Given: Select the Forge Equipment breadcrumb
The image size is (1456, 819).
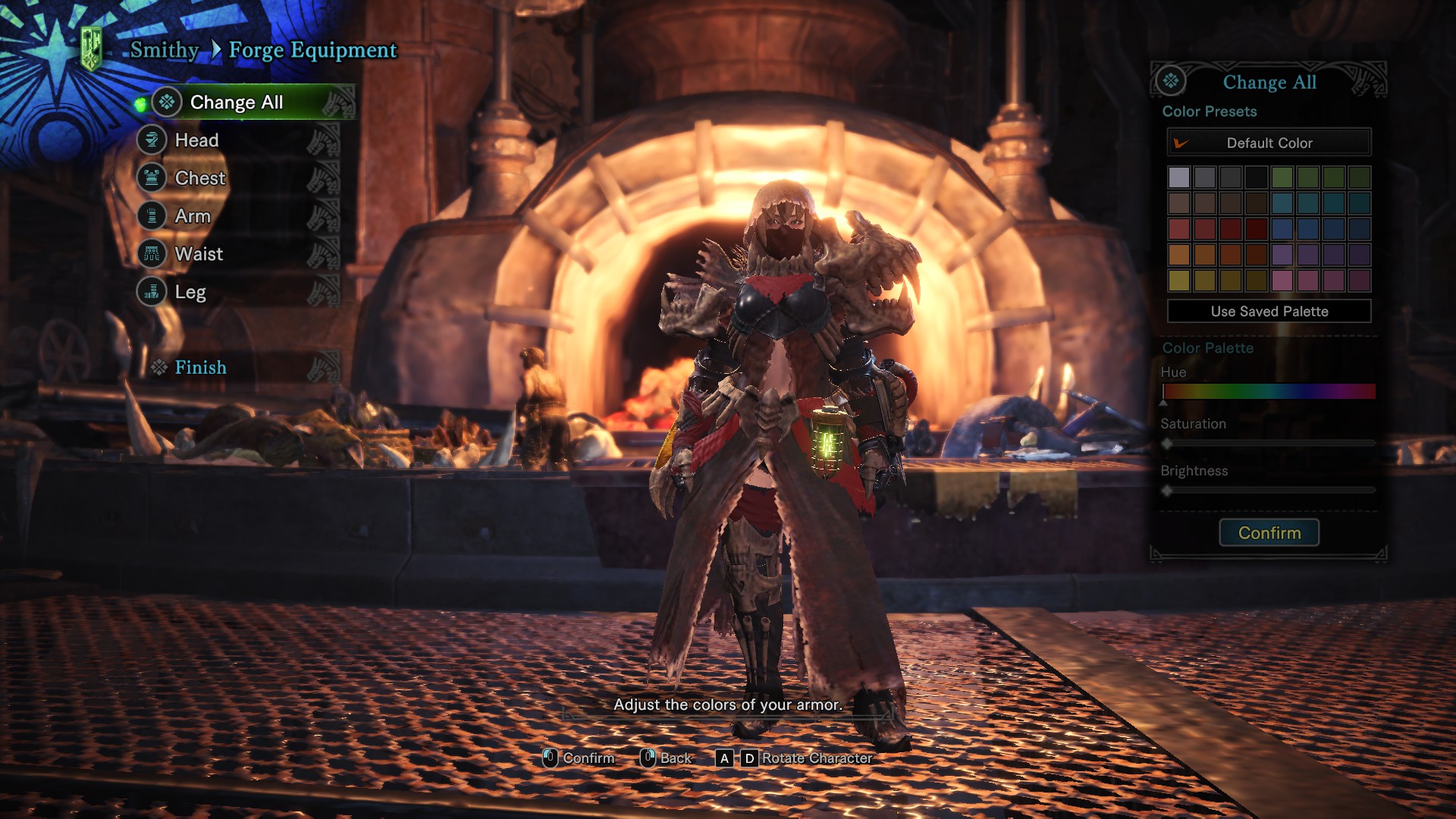Looking at the screenshot, I should tap(312, 50).
